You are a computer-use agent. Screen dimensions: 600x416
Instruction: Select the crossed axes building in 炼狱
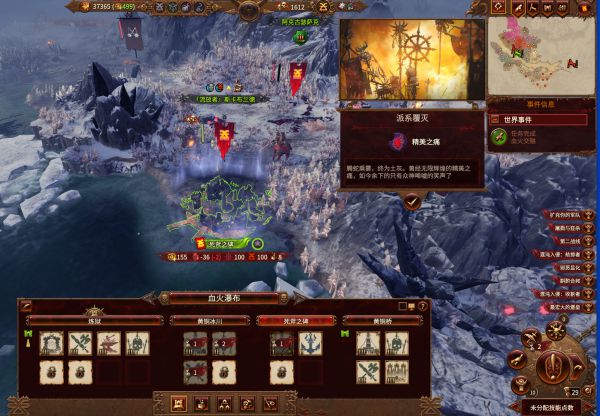(x=81, y=344)
